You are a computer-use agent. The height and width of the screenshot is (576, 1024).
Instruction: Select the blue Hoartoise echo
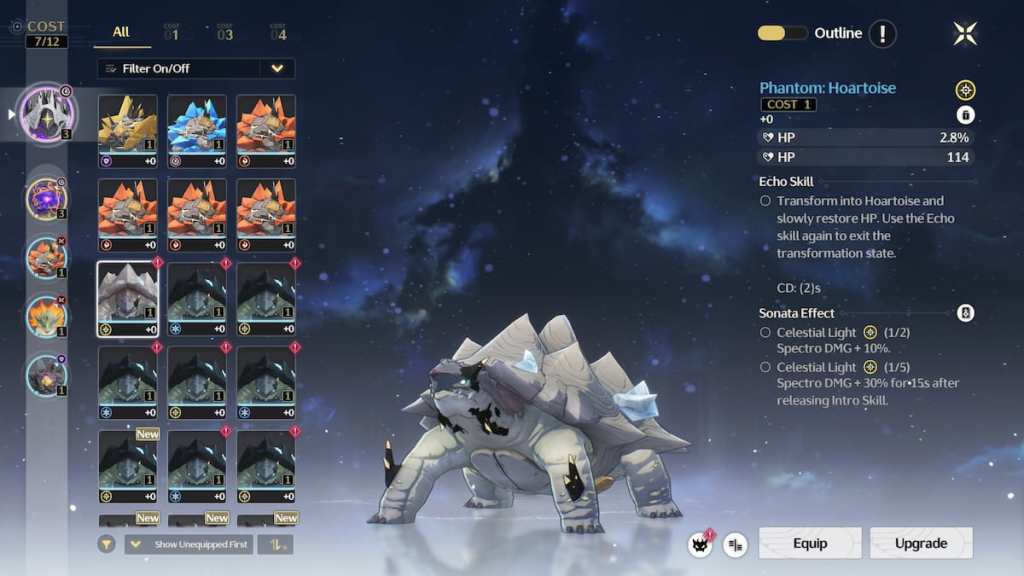click(x=197, y=130)
